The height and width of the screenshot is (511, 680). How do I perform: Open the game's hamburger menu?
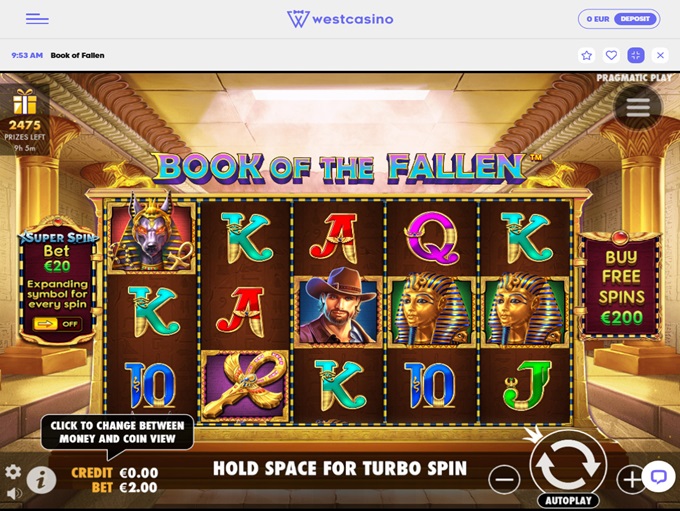coord(637,105)
